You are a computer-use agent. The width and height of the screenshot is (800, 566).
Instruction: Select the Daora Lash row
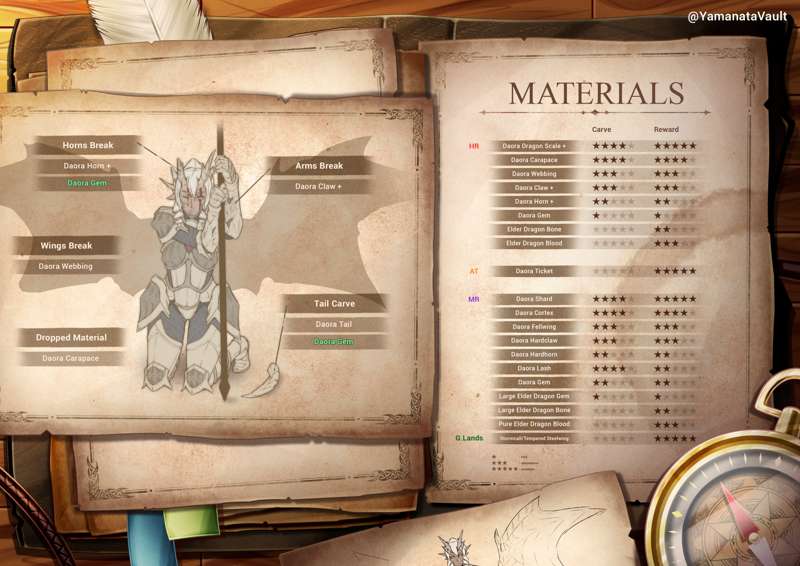533,368
